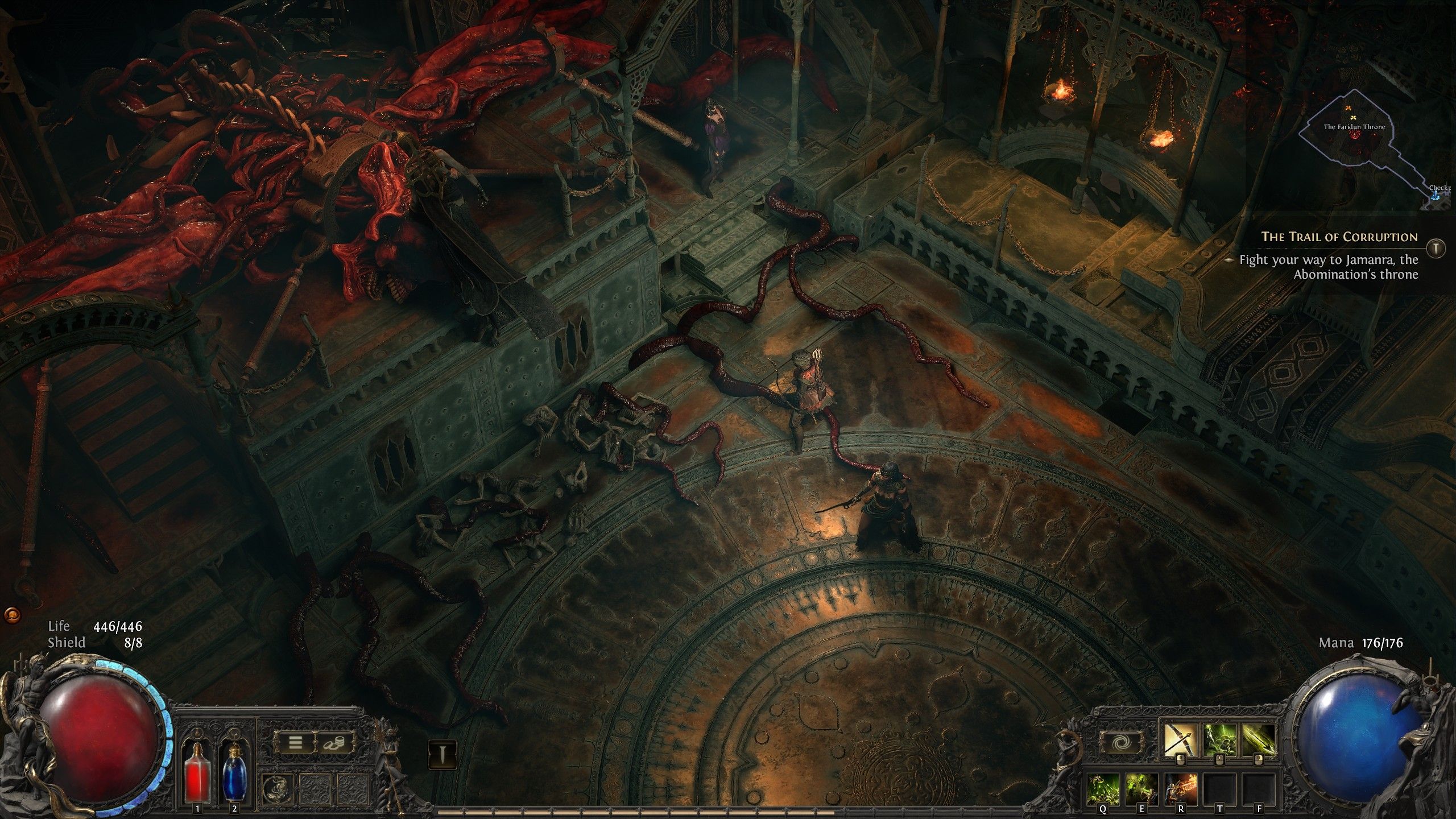Select the bow and arrow attack skill
1456x819 pixels.
point(1180,739)
